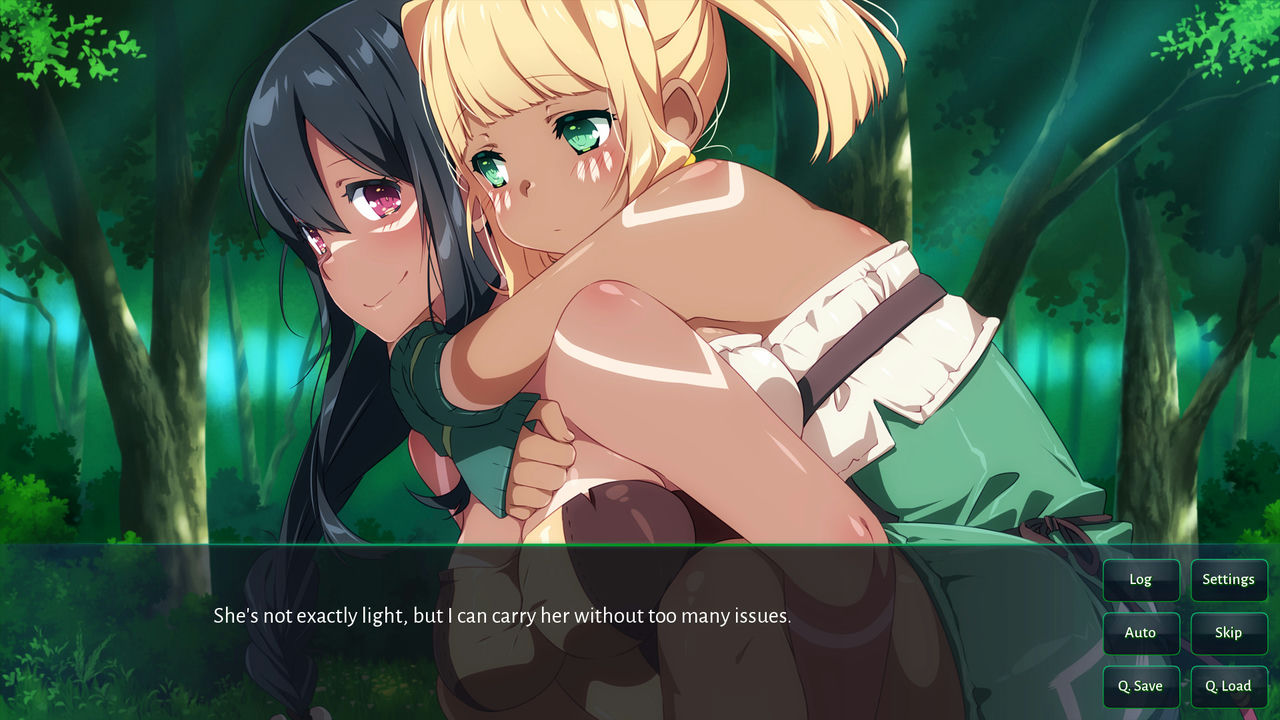Image resolution: width=1280 pixels, height=720 pixels.
Task: Fast-forward the scene using Skip
Action: [1229, 633]
